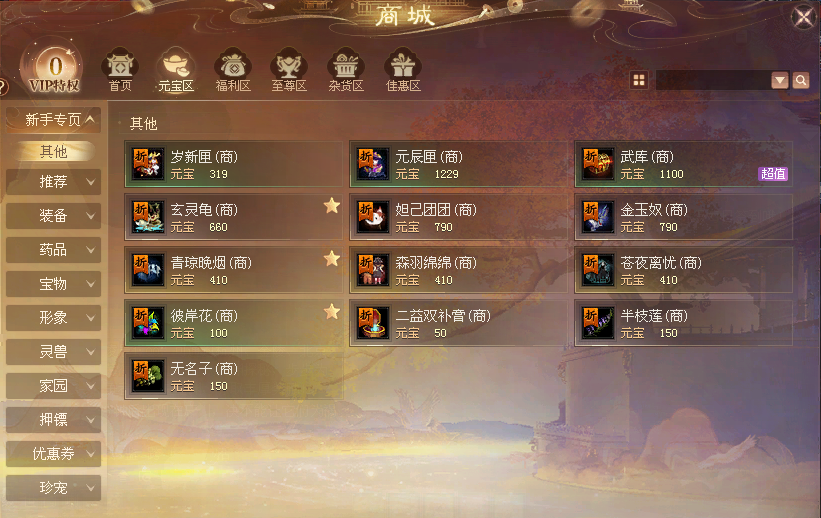Expand the 推荐 category

(53, 182)
